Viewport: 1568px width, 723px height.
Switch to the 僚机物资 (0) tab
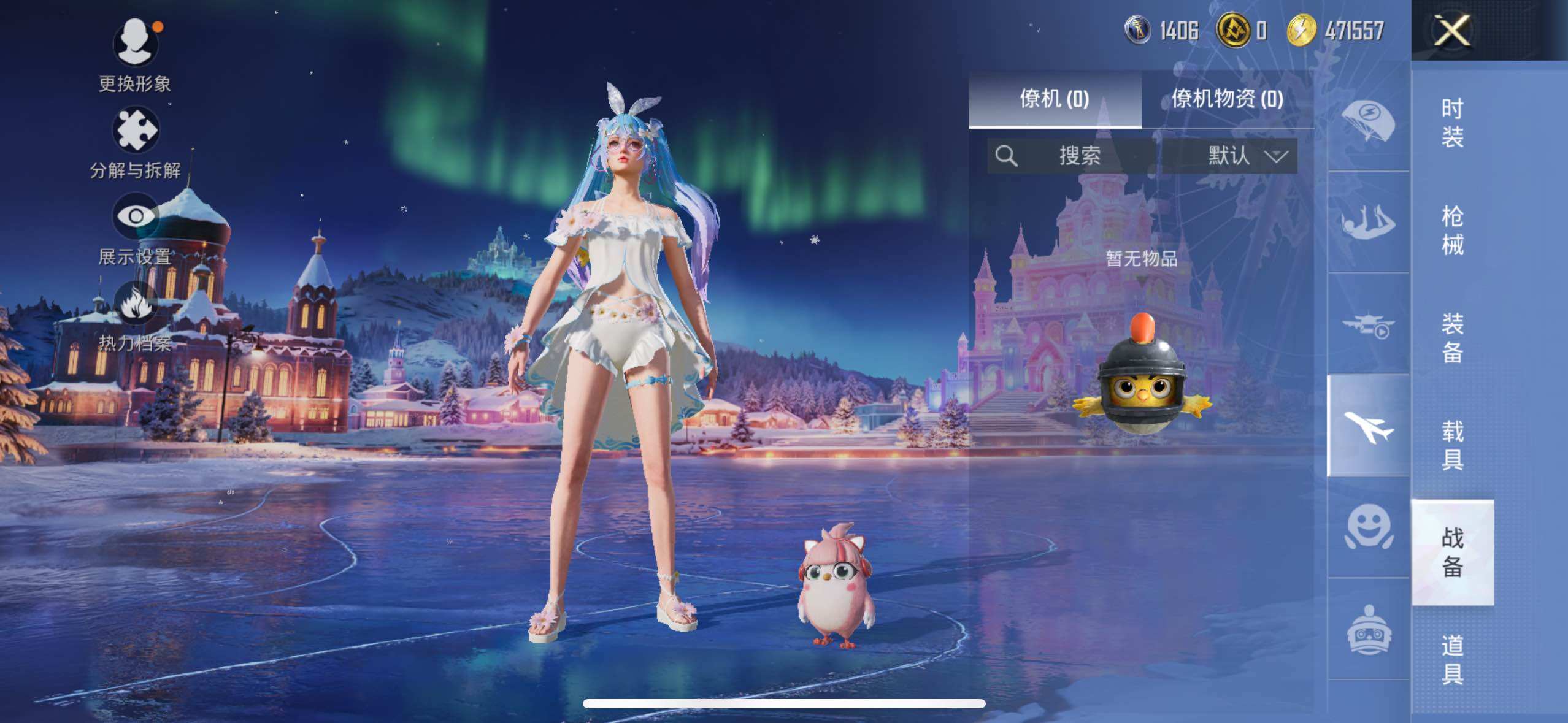(x=1227, y=99)
